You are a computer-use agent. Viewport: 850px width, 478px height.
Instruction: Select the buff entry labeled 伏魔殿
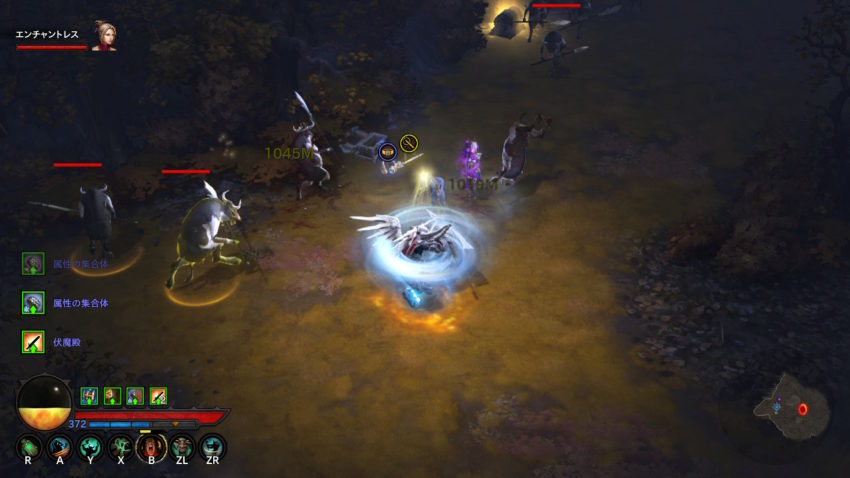click(32, 343)
